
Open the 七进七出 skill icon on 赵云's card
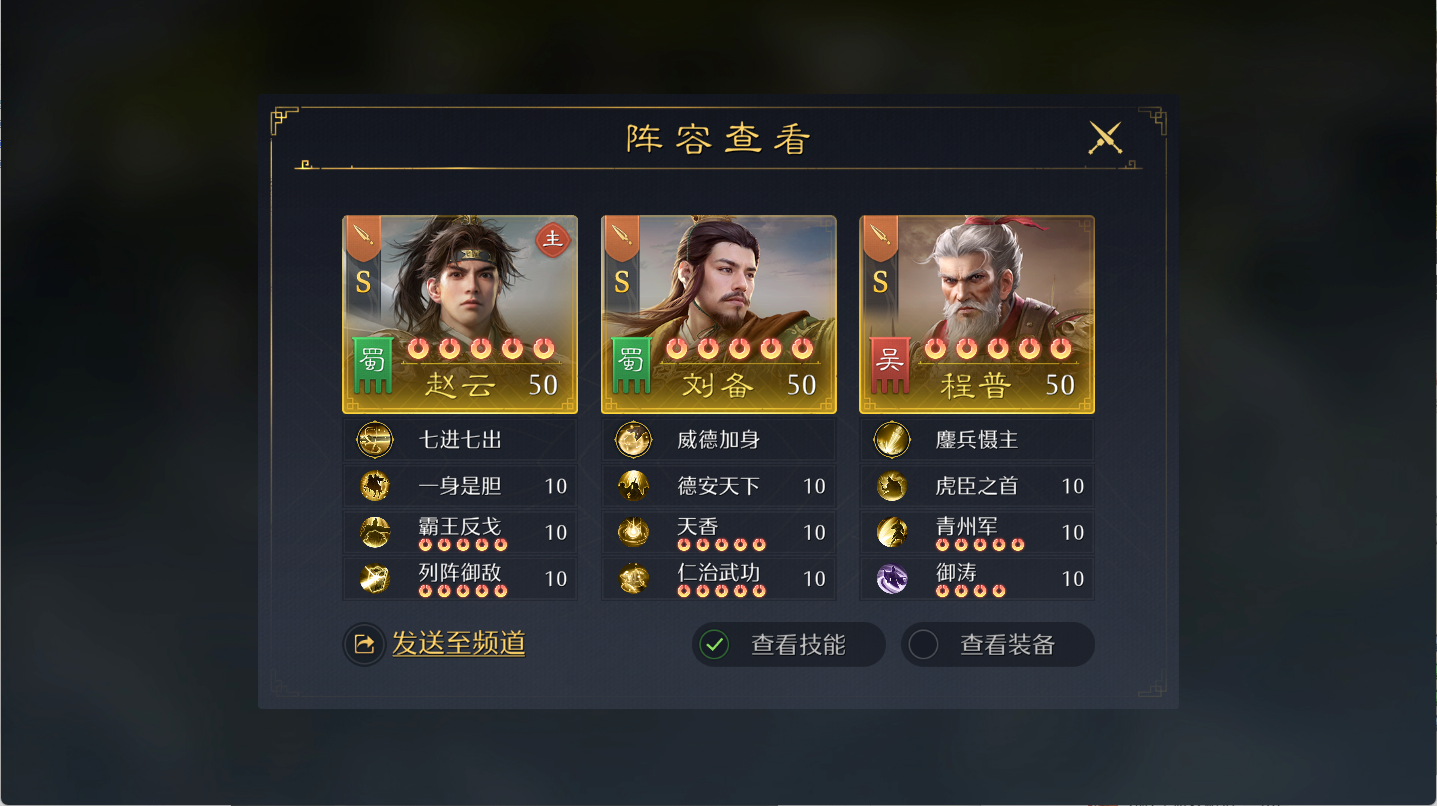[375, 439]
